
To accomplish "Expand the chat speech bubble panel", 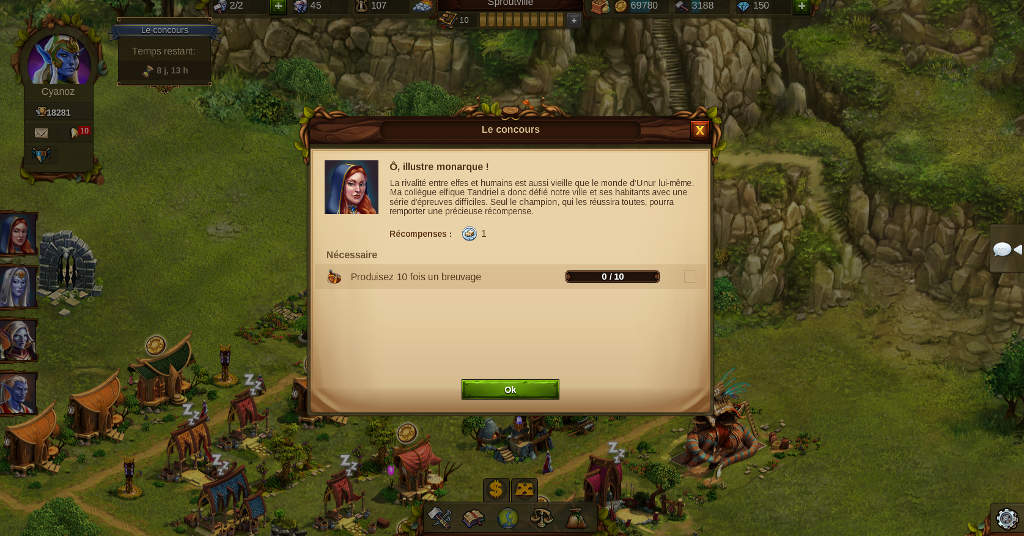I will click(x=1006, y=250).
